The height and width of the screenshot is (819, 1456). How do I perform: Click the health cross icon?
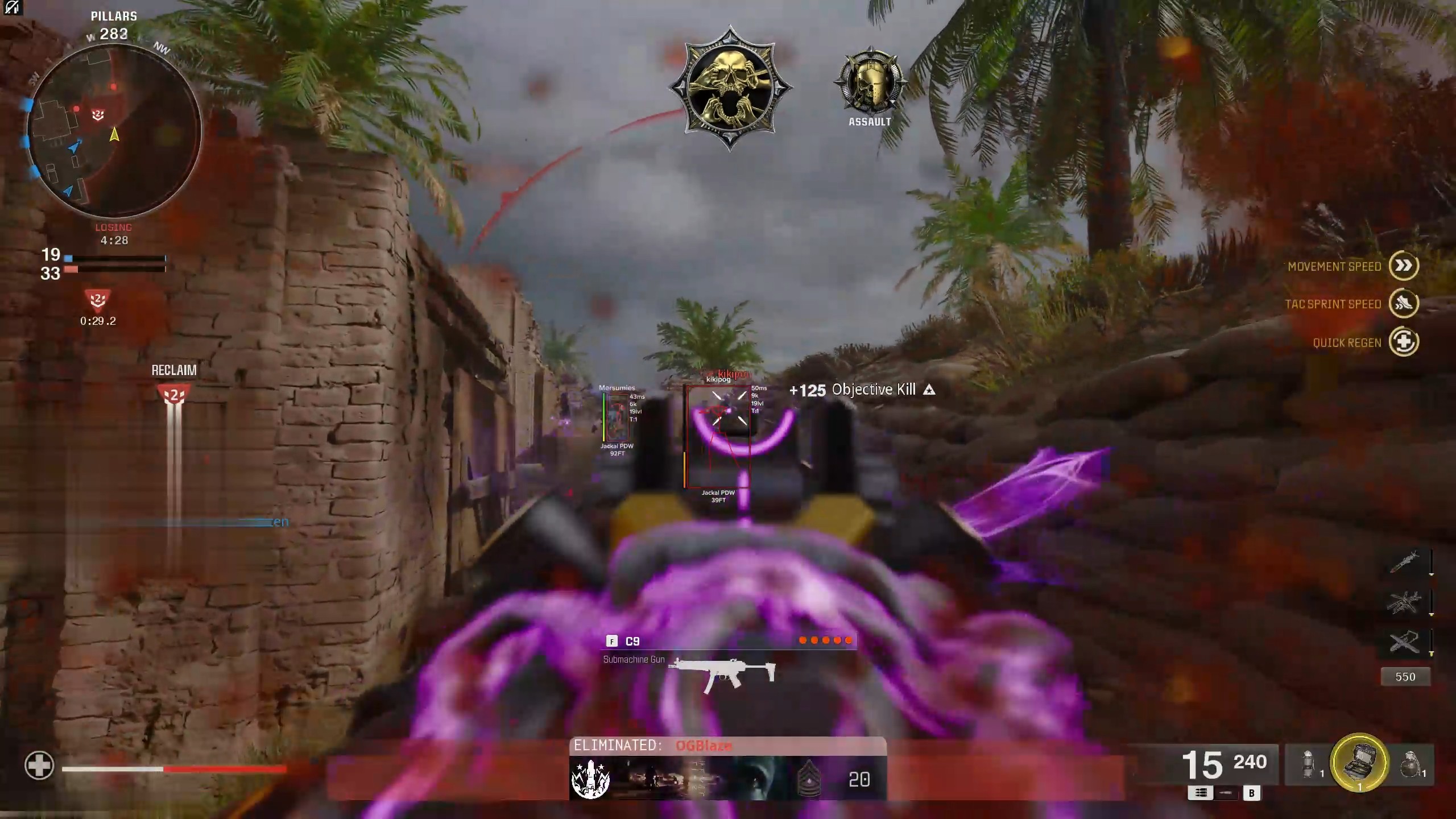click(39, 765)
